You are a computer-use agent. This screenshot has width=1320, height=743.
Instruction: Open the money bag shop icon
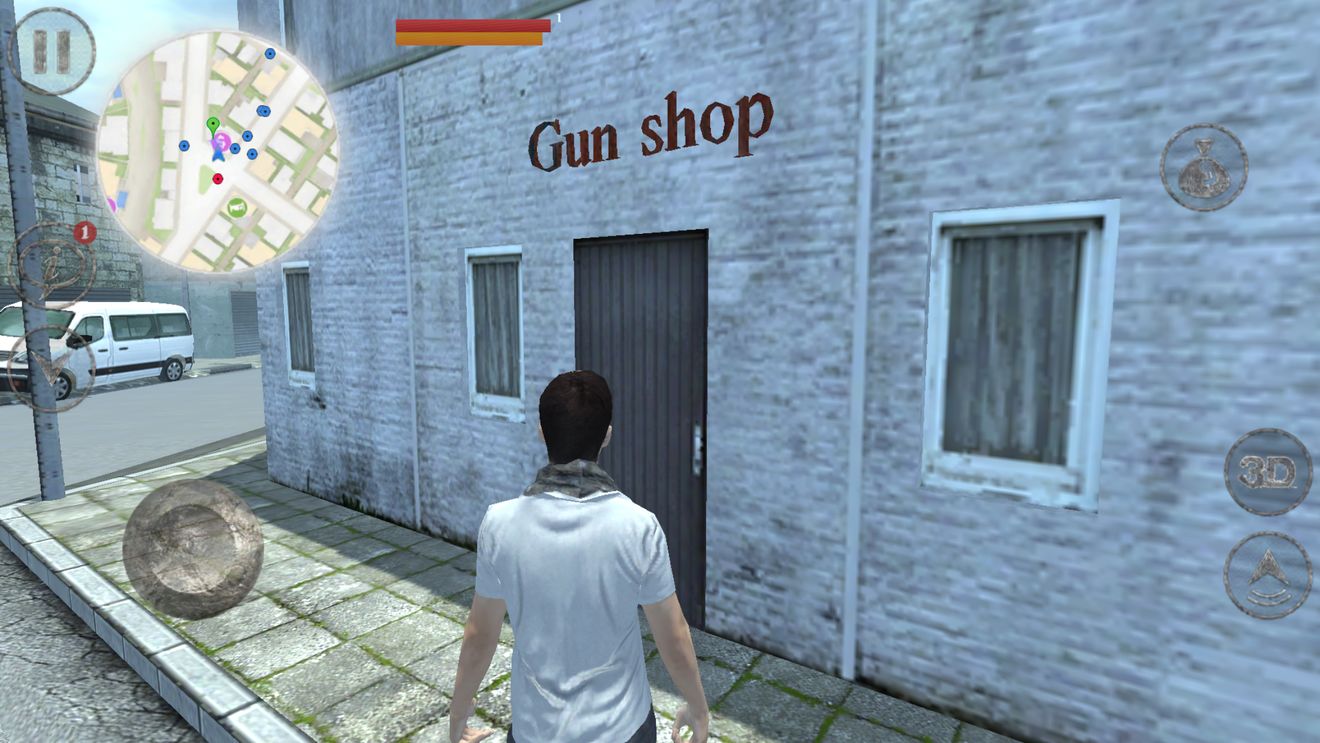pos(1203,167)
